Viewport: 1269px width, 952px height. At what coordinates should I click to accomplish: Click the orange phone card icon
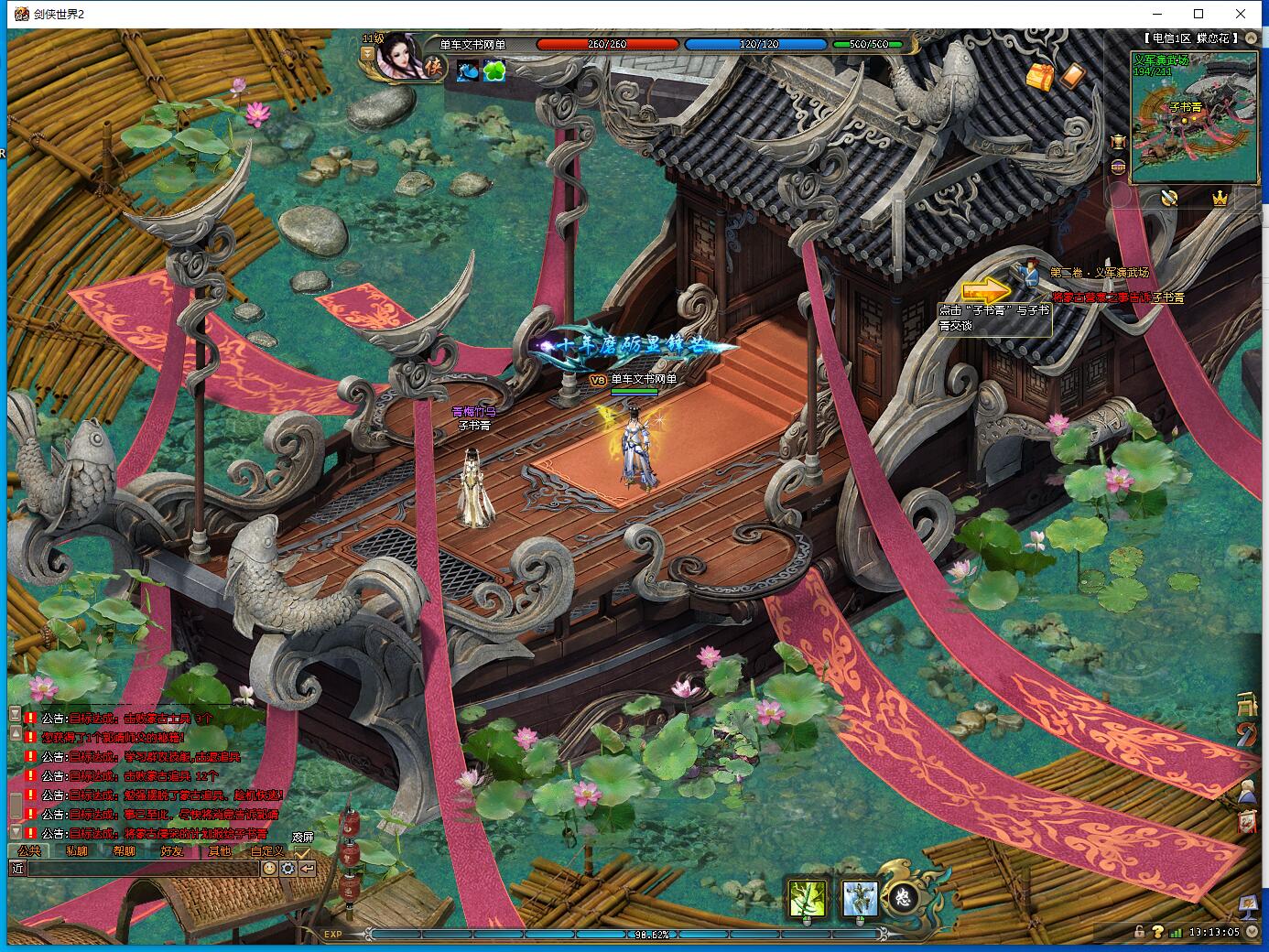point(1071,75)
